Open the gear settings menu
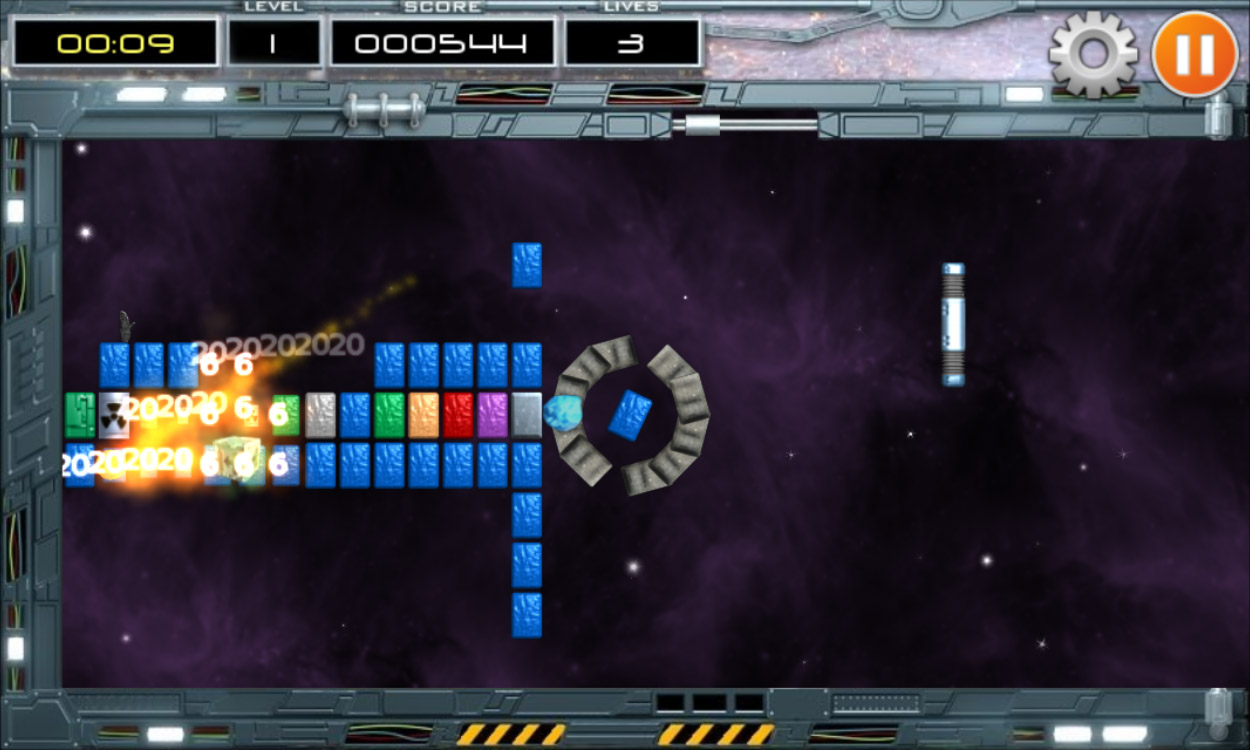 [1092, 53]
